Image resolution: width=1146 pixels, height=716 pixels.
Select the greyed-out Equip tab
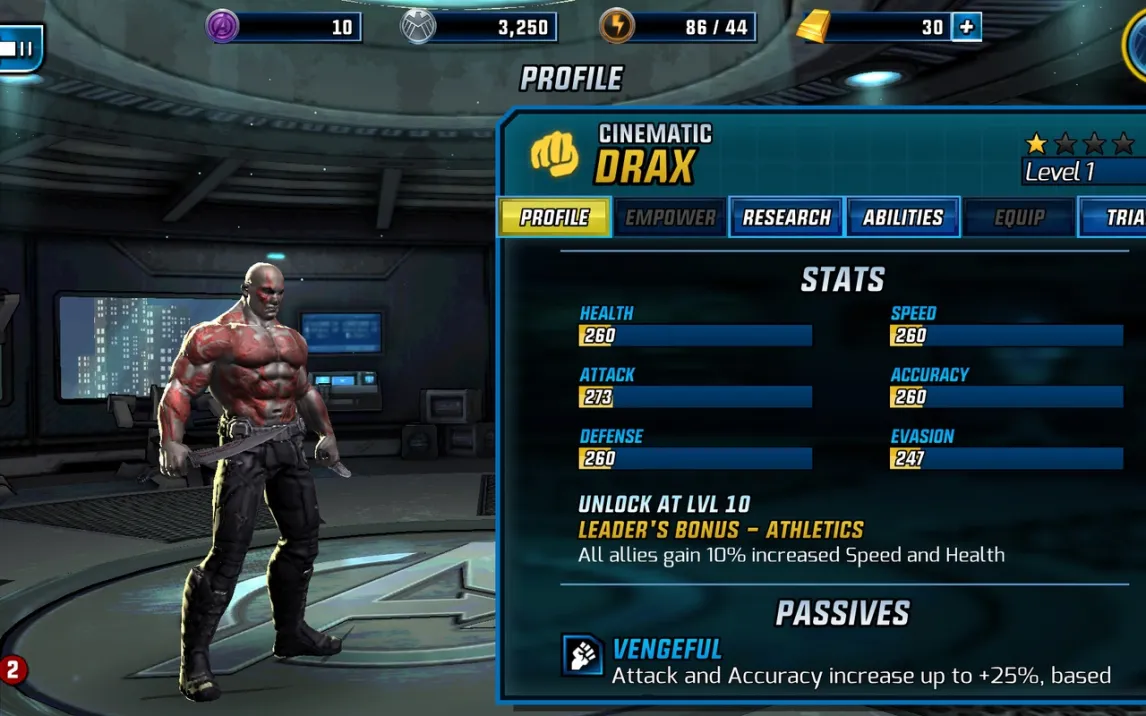pos(1019,217)
